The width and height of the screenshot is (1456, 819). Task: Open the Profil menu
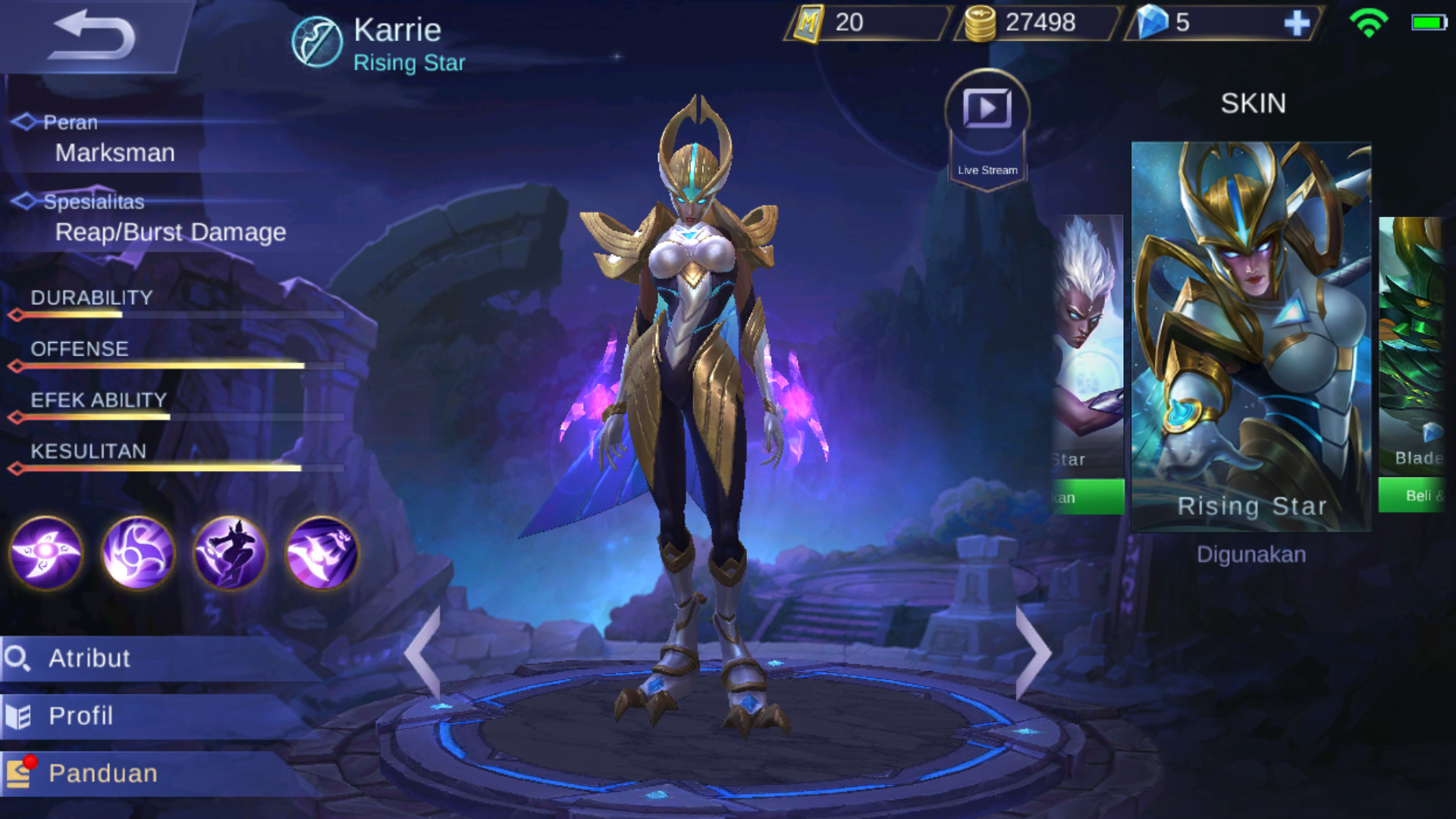tap(152, 716)
